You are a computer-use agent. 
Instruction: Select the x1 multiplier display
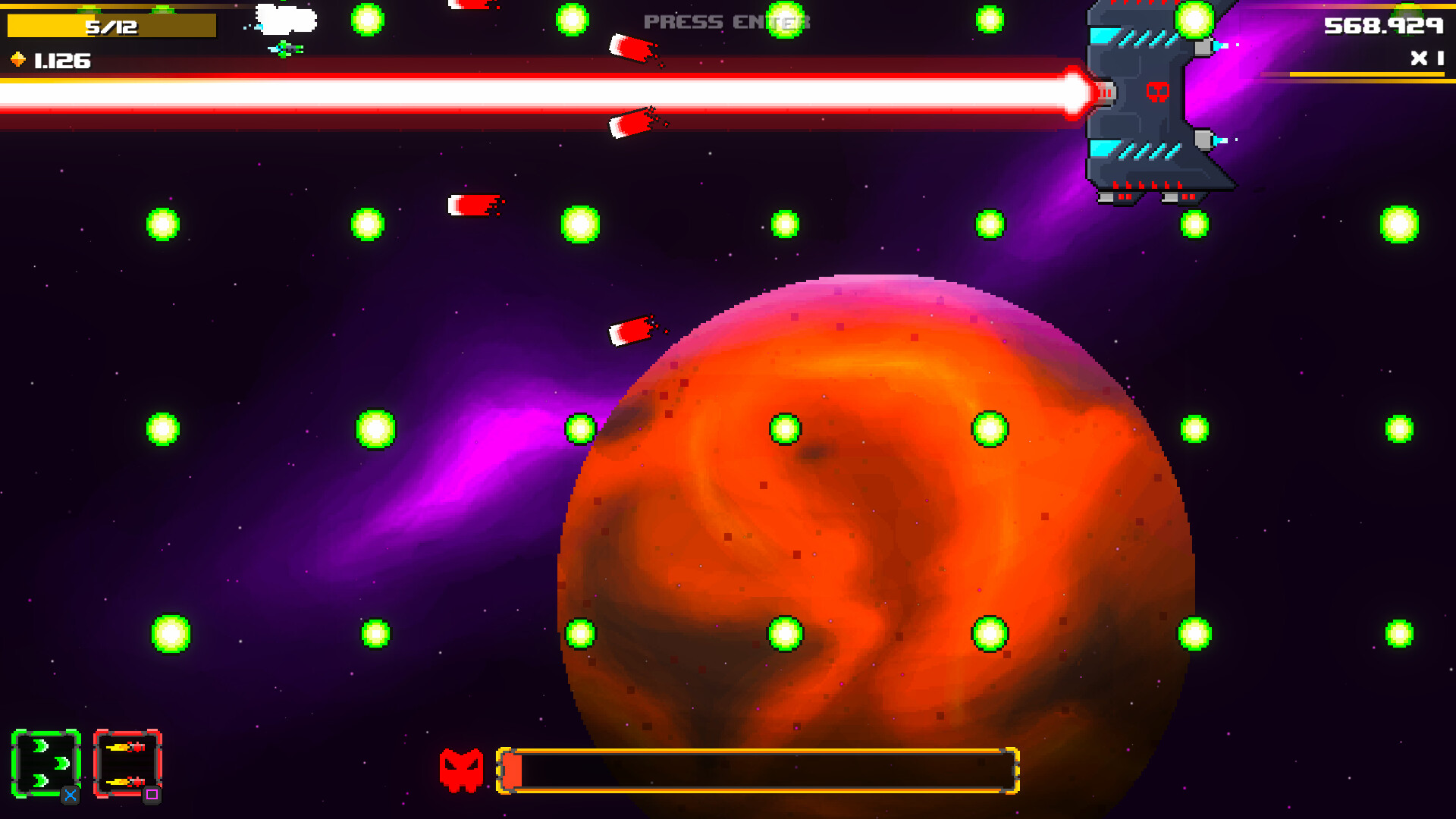[1426, 56]
